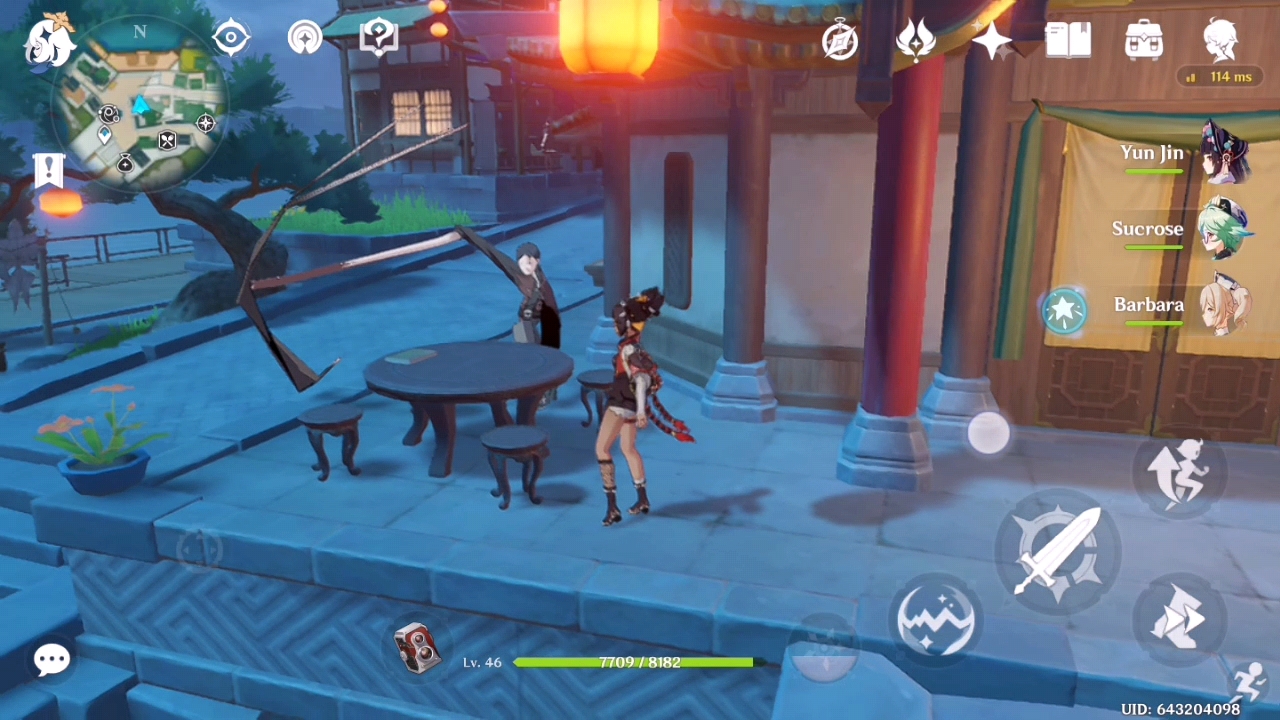Click the 114 ms ping indicator
The width and height of the screenshot is (1280, 720).
pos(1218,77)
